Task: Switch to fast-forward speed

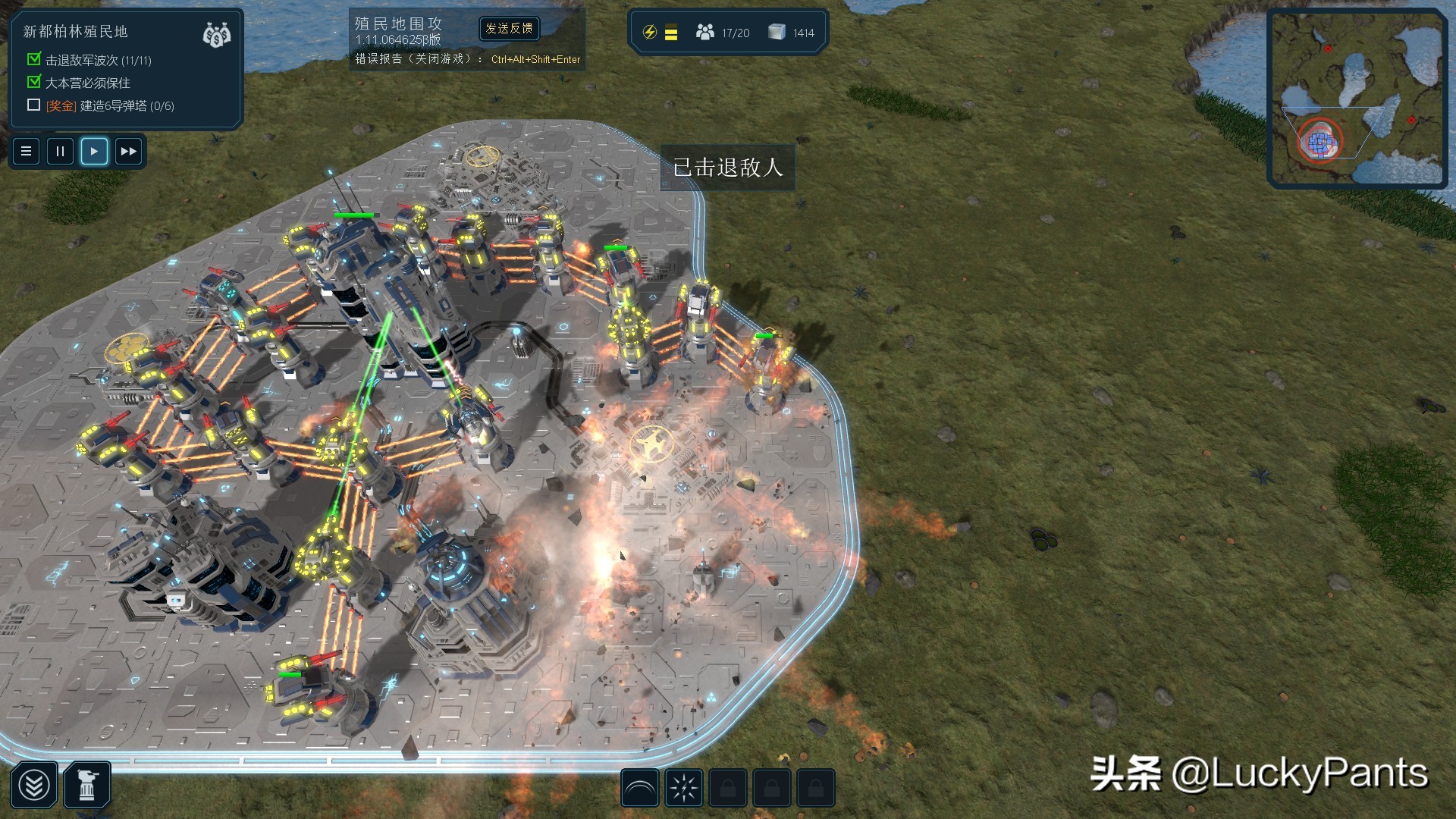Action: 128,151
